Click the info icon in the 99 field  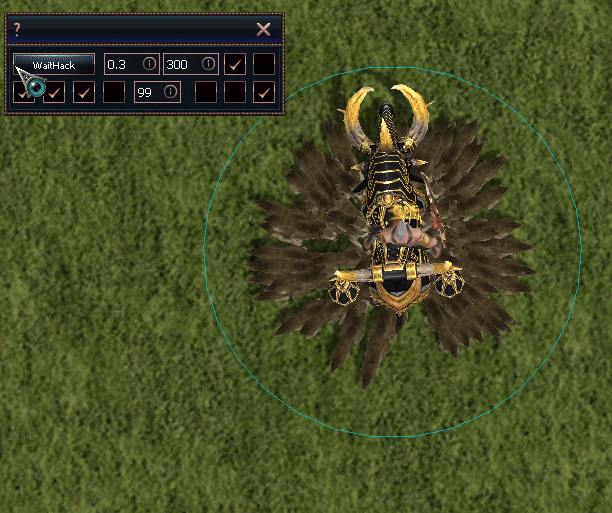171,92
